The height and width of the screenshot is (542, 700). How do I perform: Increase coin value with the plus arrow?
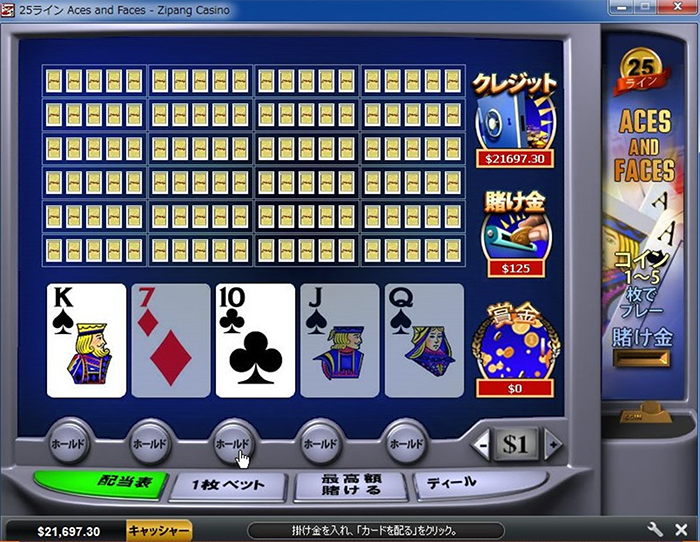coord(550,442)
